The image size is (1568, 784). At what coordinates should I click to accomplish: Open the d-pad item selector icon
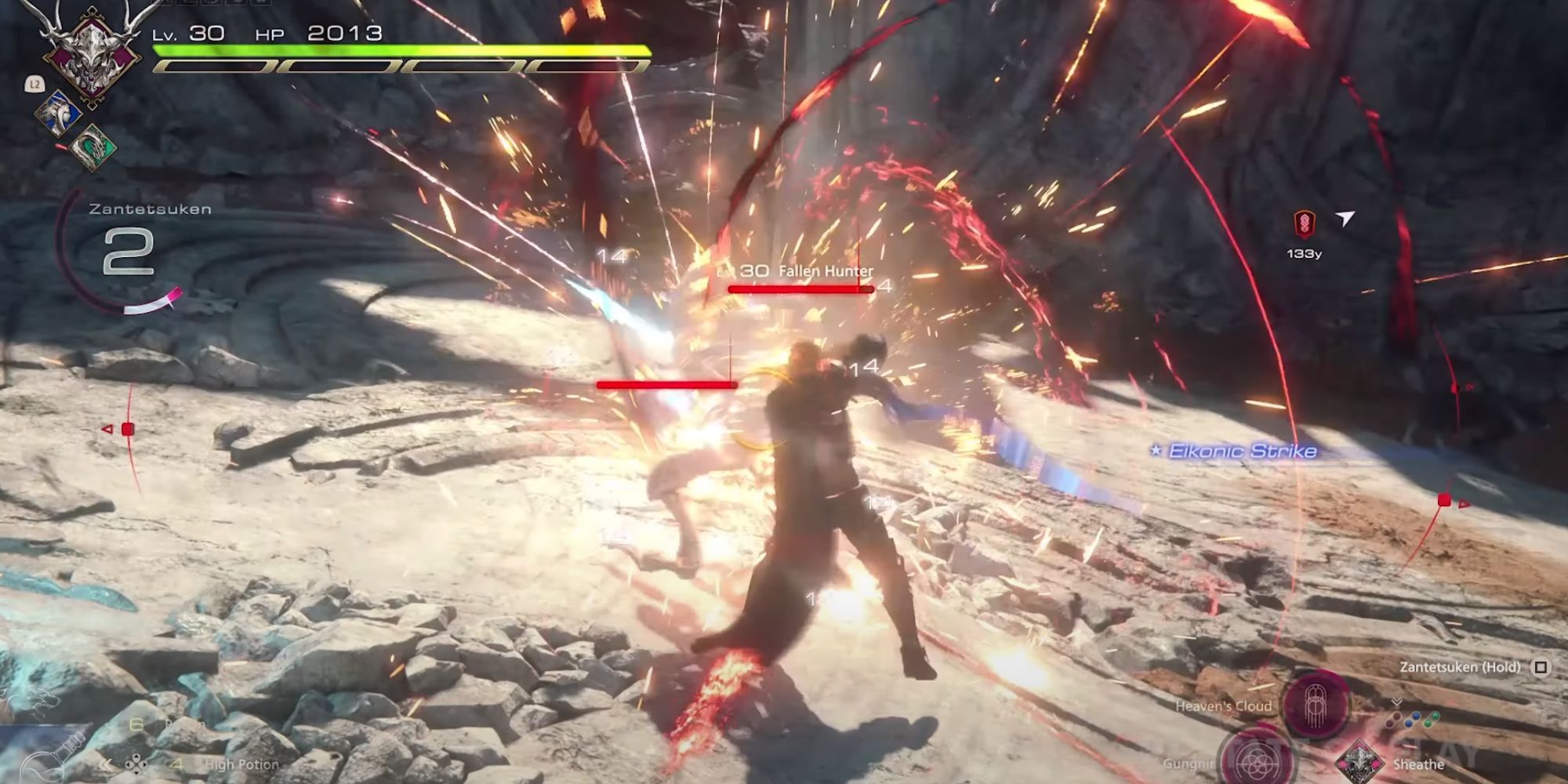[x=136, y=764]
